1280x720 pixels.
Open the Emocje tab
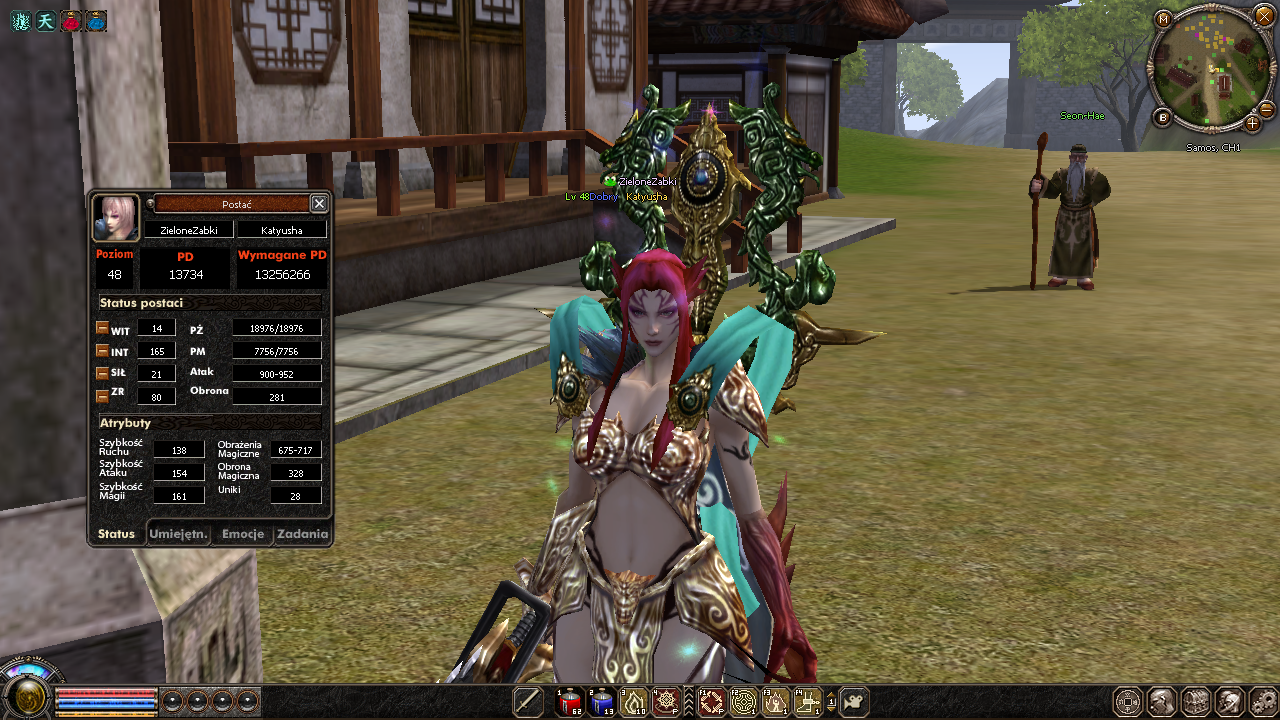(x=243, y=534)
